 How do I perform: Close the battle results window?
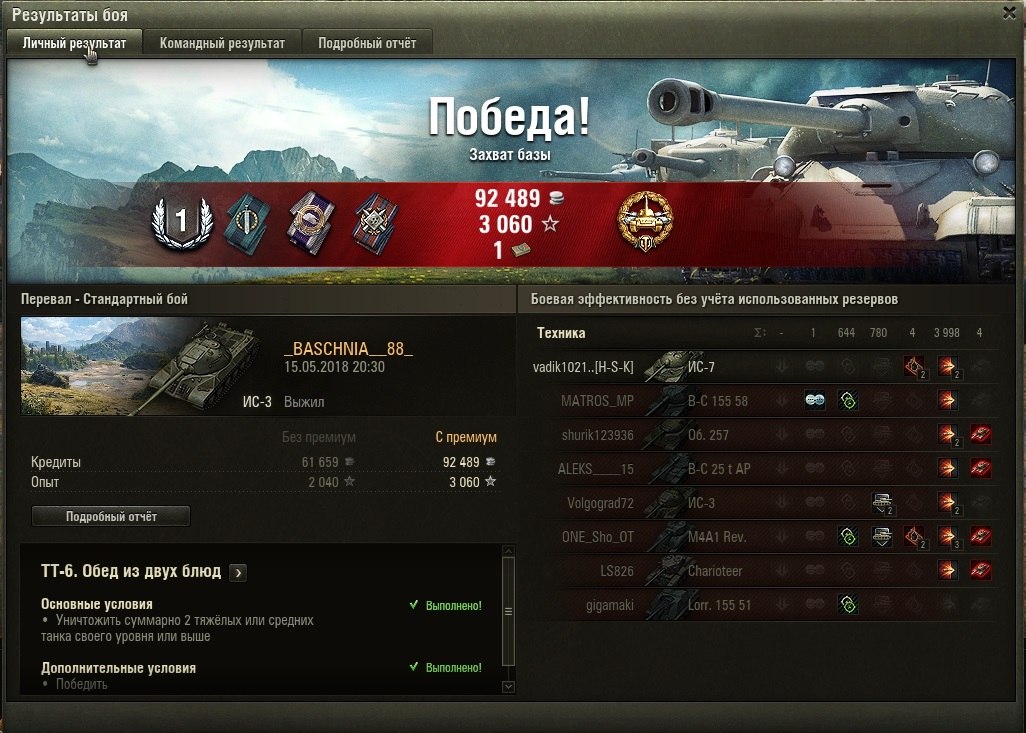1009,12
